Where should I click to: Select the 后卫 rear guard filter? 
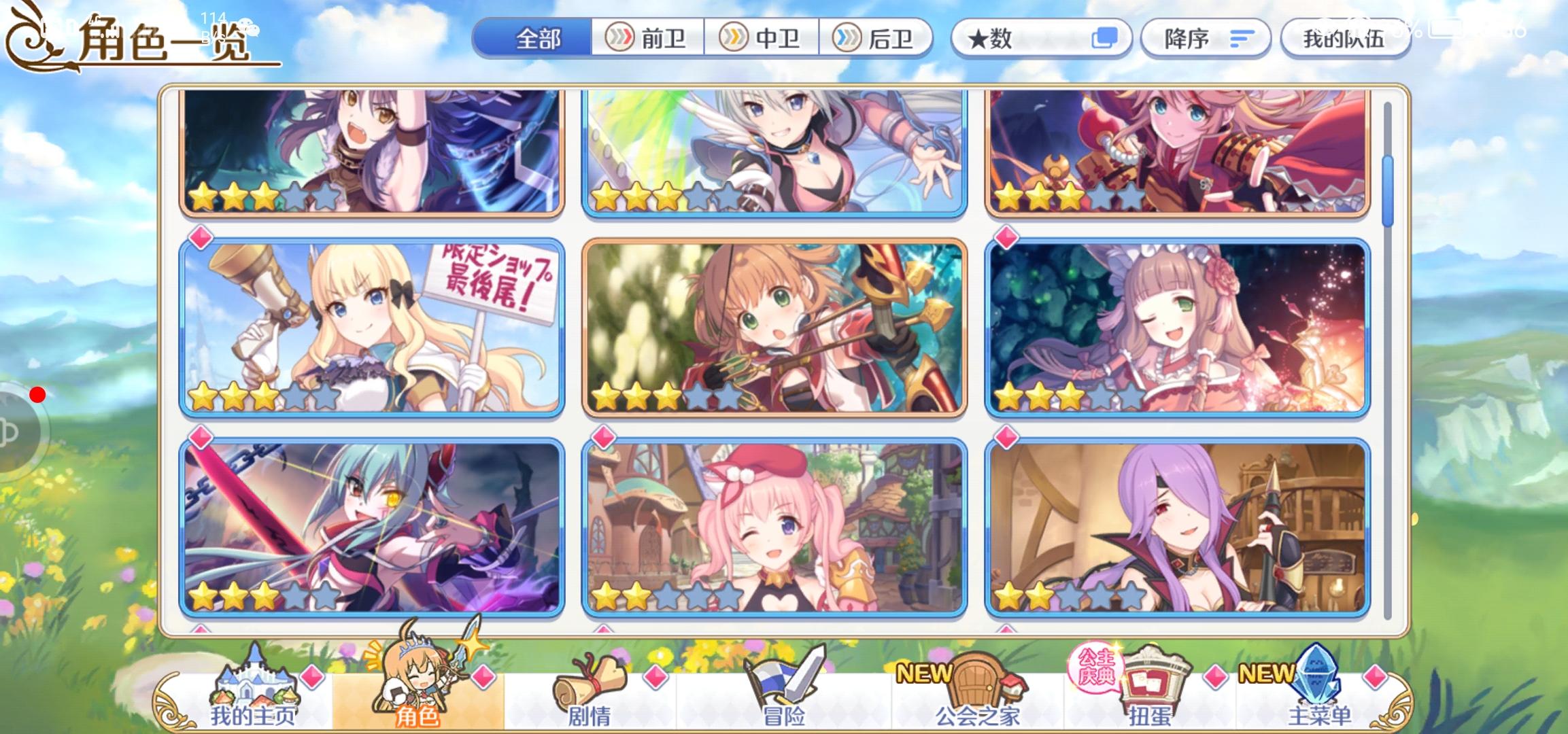click(x=877, y=38)
